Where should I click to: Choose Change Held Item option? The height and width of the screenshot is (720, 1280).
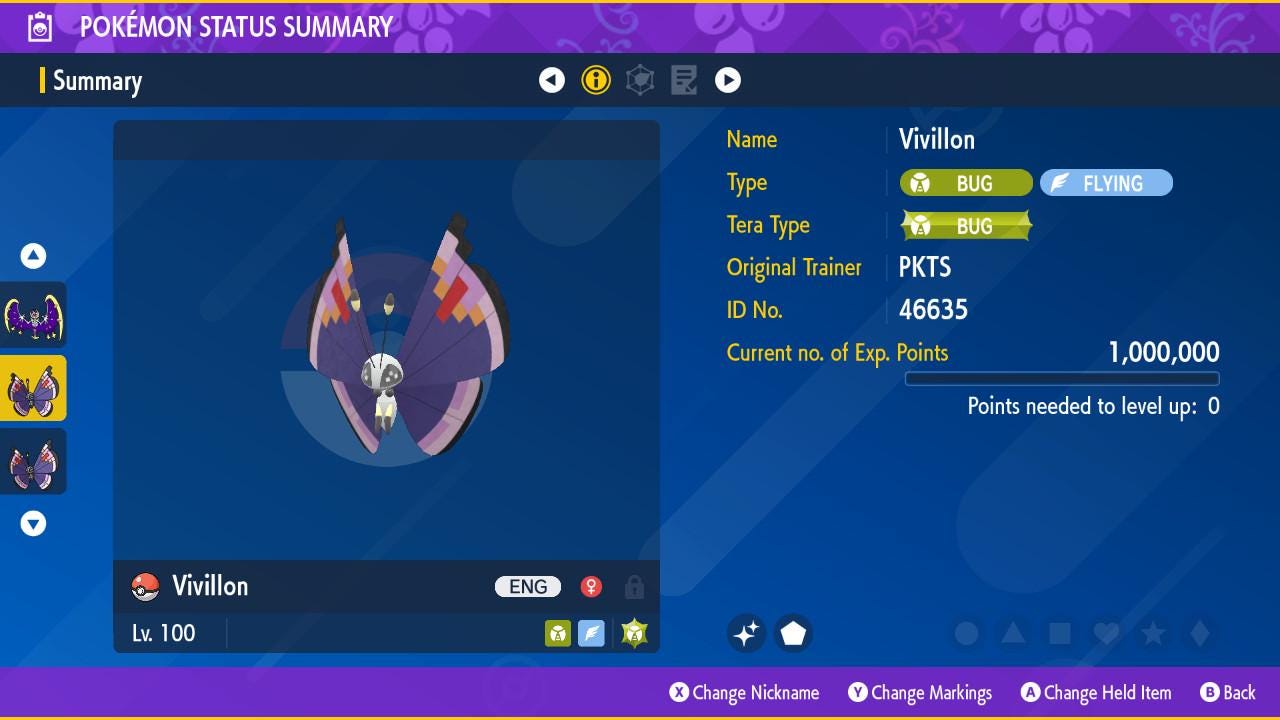click(x=1096, y=693)
